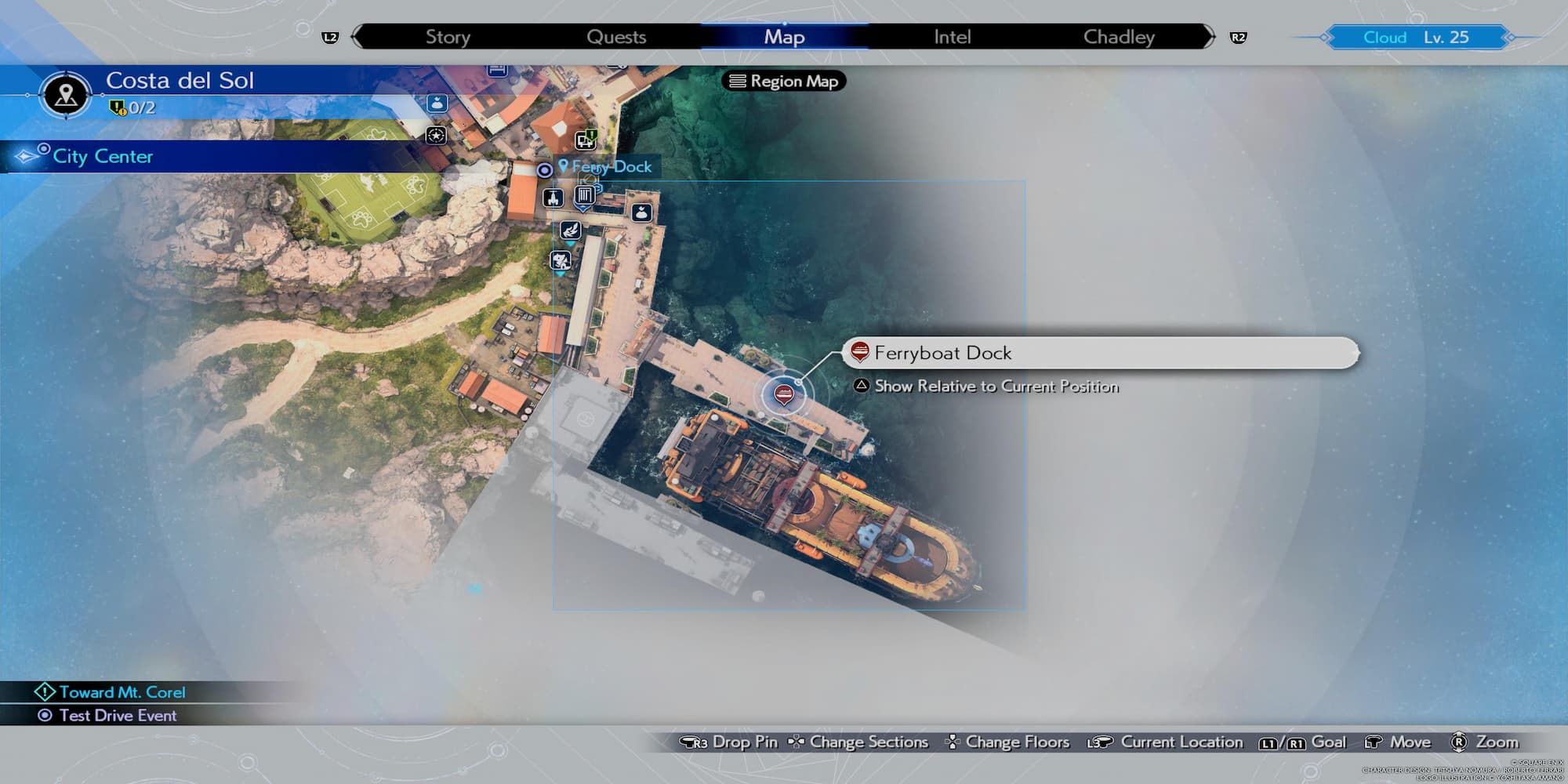Select the chocobo-shaped map icon

pos(561,260)
